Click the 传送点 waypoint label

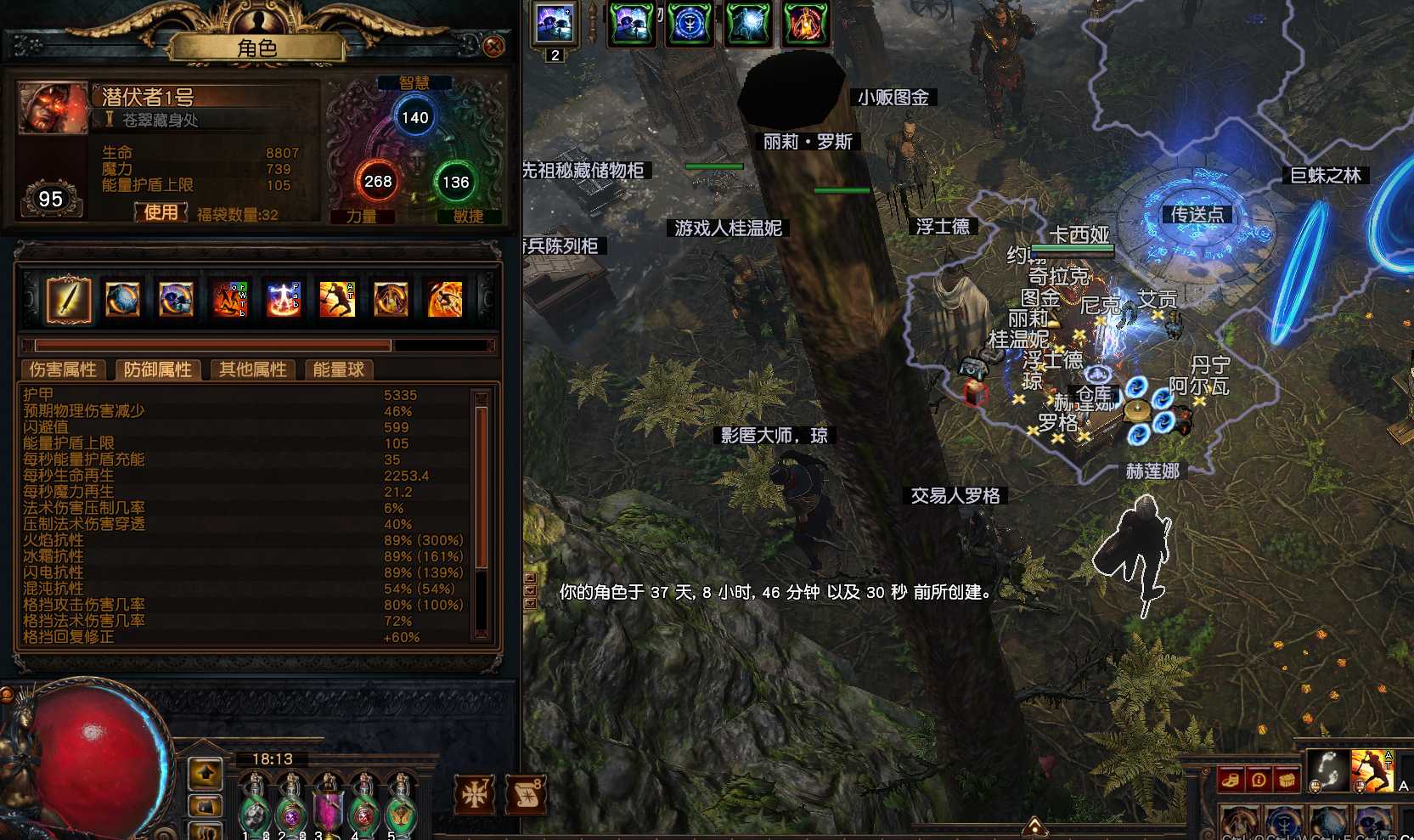(1197, 214)
